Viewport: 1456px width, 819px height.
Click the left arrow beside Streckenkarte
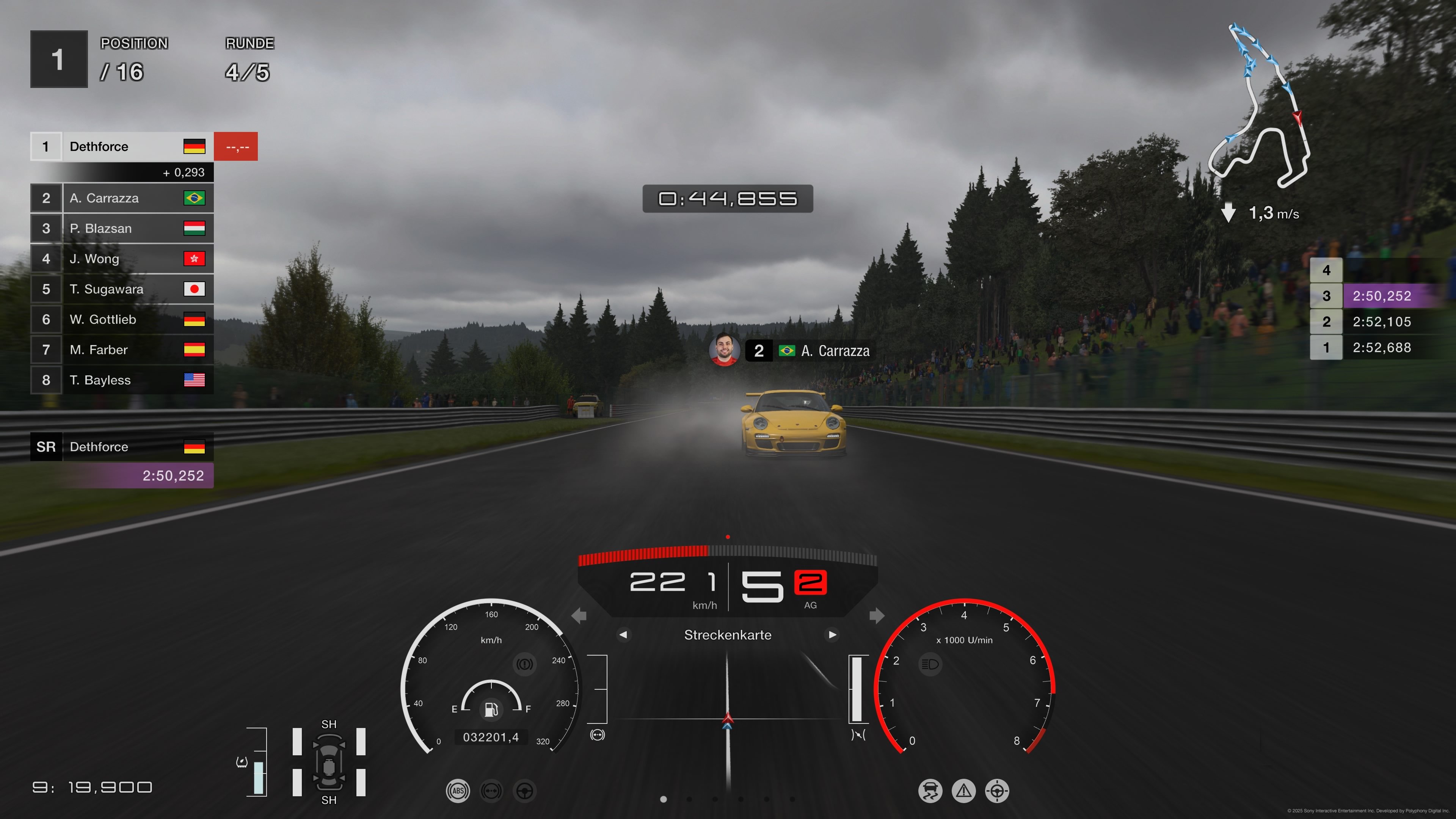(624, 635)
